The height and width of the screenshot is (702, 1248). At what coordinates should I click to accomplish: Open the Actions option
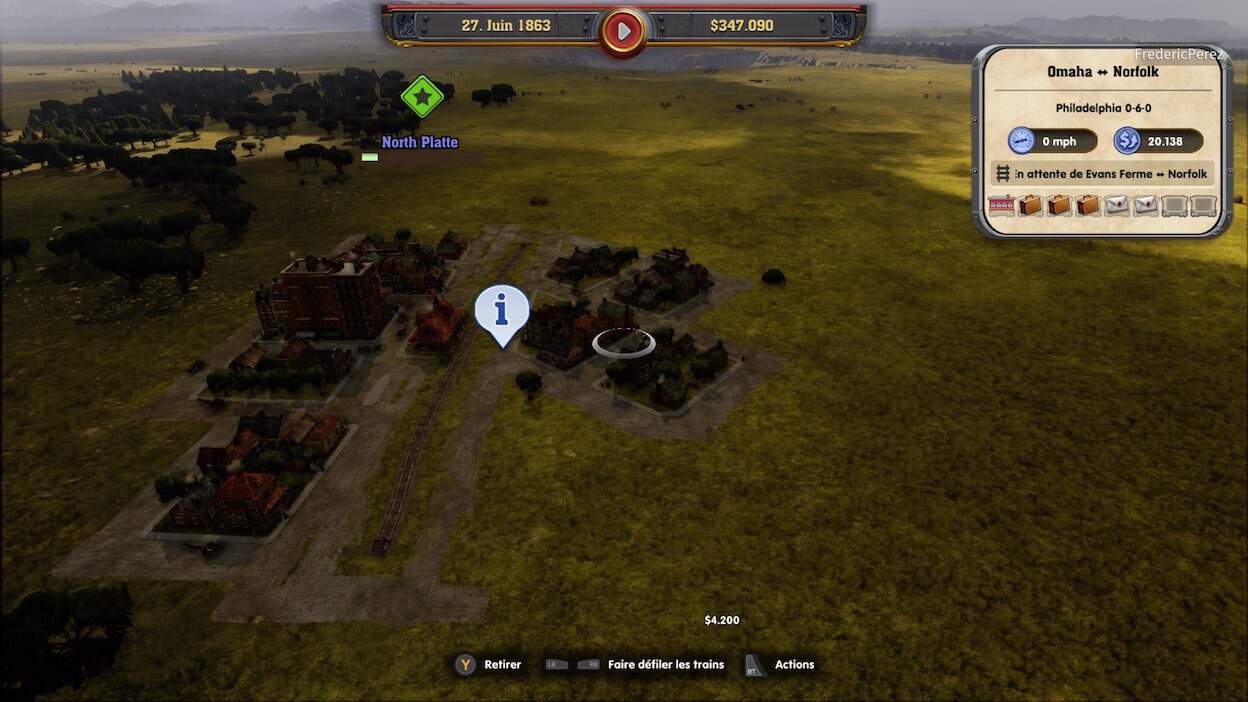tap(794, 665)
